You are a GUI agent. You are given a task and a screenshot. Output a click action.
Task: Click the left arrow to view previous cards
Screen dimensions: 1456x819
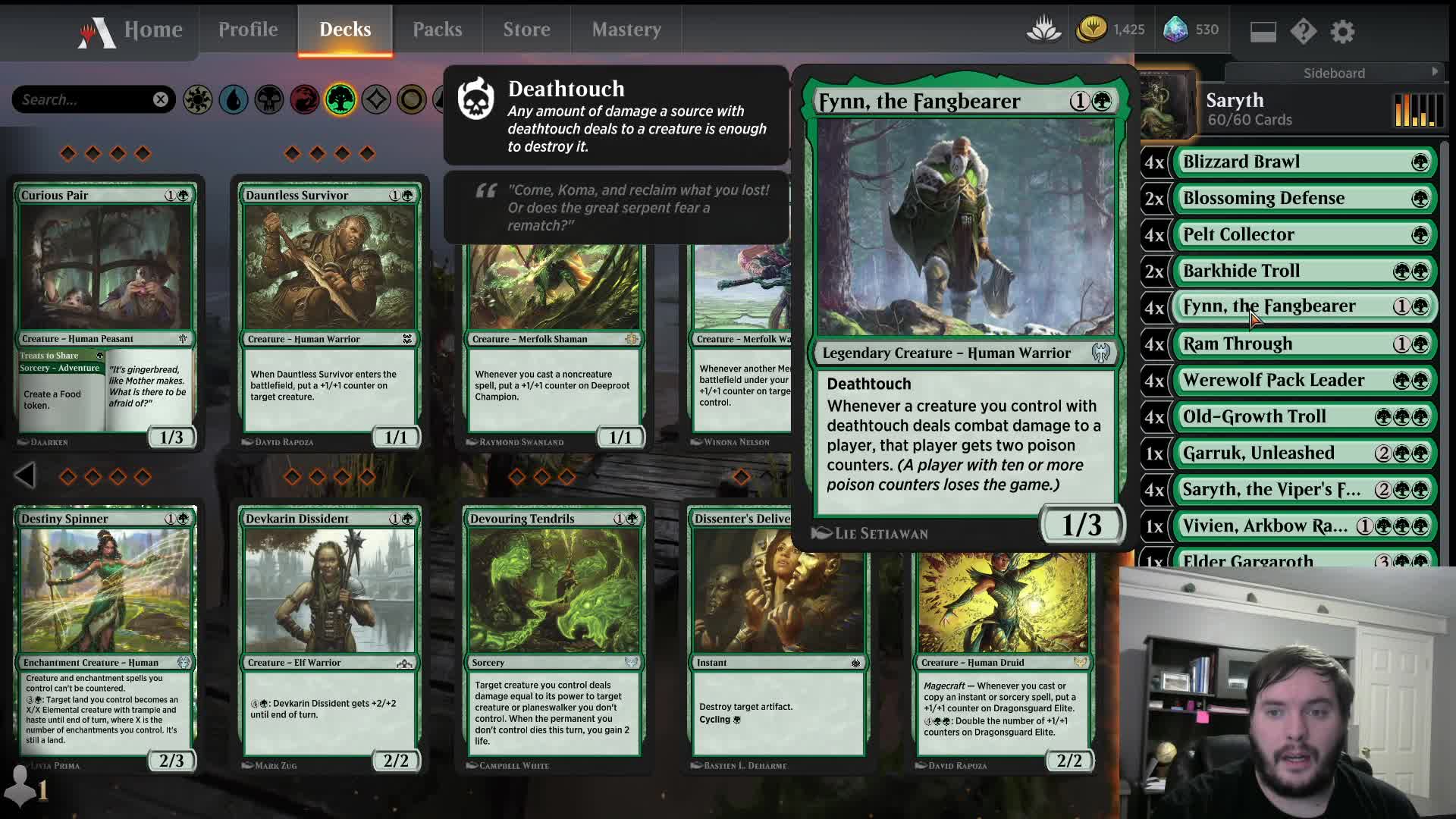25,475
